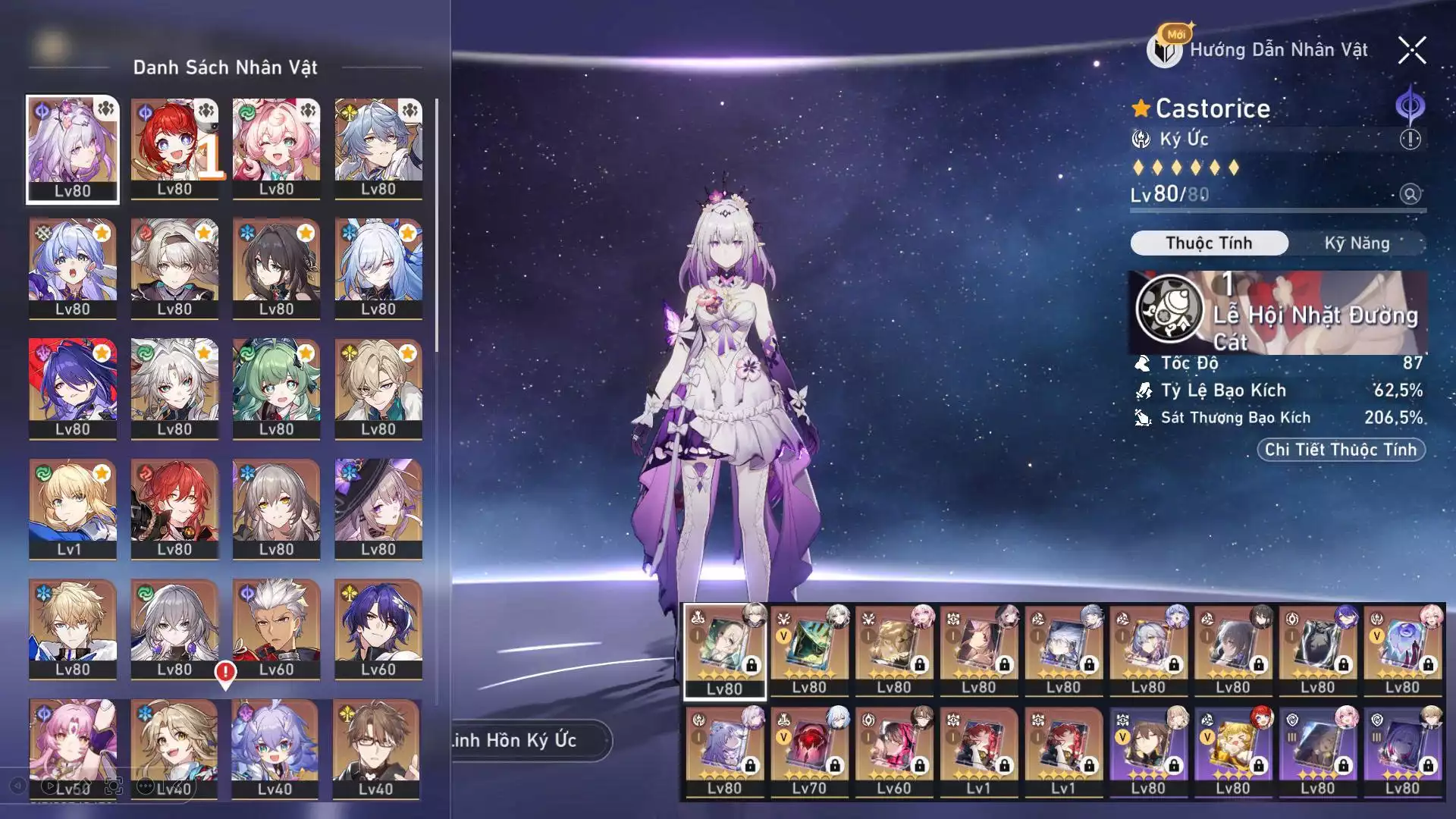The height and width of the screenshot is (819, 1456).
Task: Select the witch-hat character portrait
Action: click(378, 509)
